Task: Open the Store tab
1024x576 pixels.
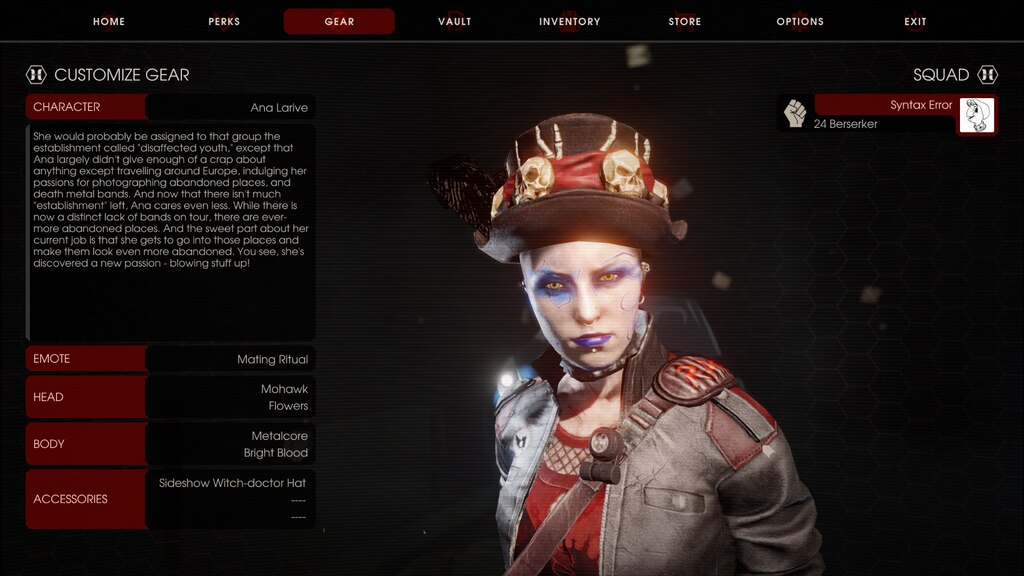Action: [x=685, y=22]
